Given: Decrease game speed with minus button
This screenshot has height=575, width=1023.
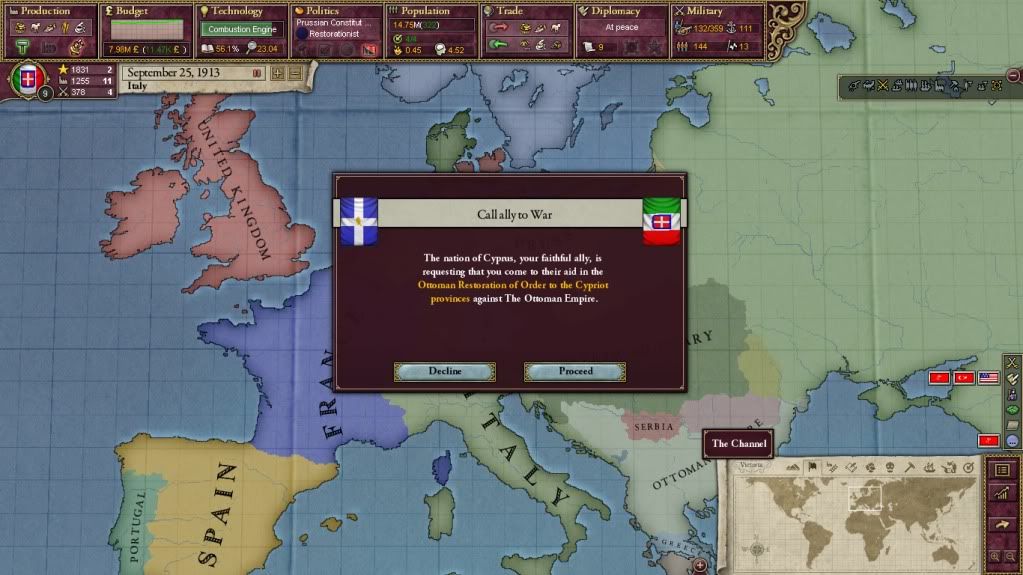Looking at the screenshot, I should (294, 73).
